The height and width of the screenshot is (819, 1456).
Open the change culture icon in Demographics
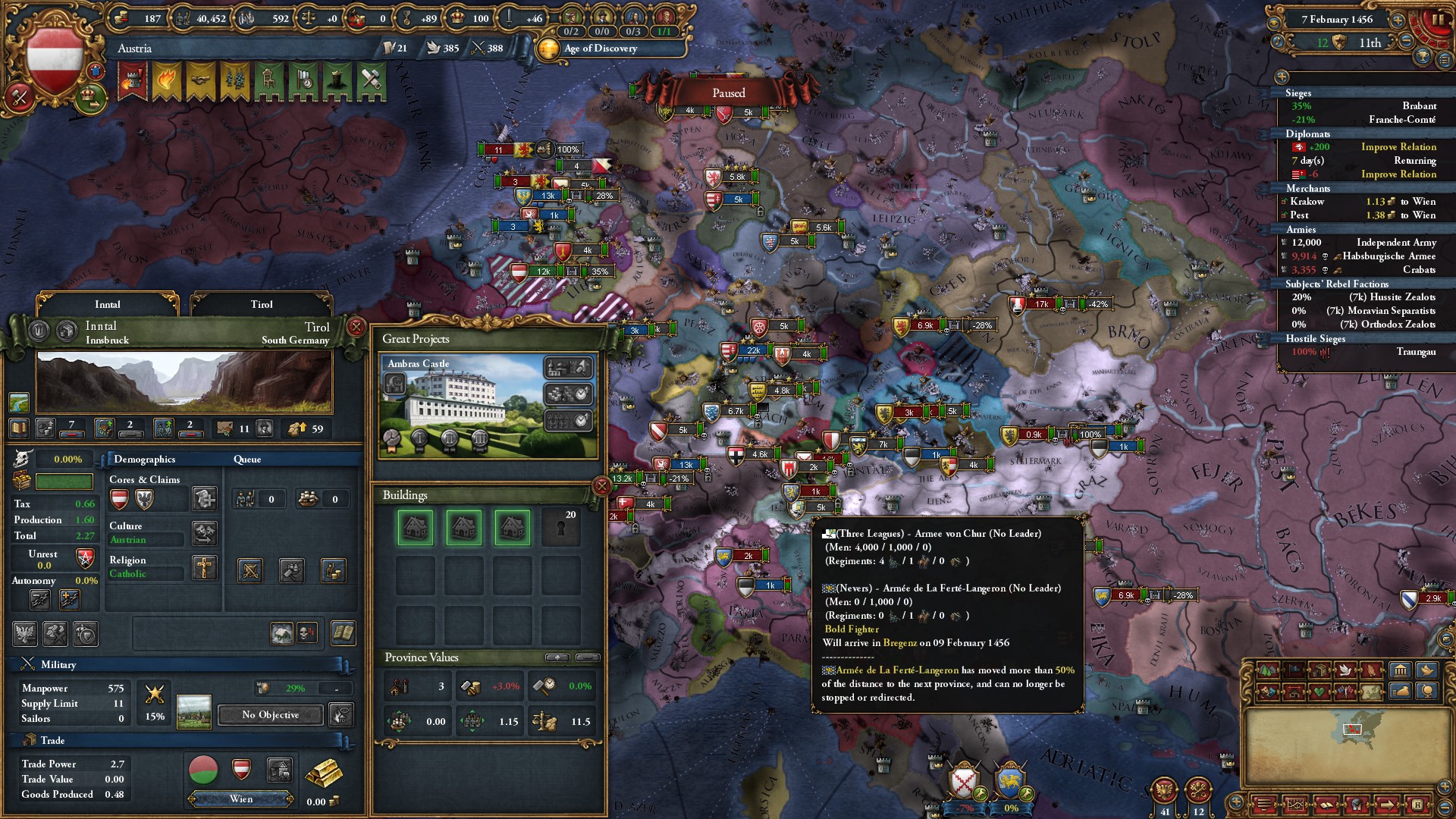pyautogui.click(x=204, y=533)
